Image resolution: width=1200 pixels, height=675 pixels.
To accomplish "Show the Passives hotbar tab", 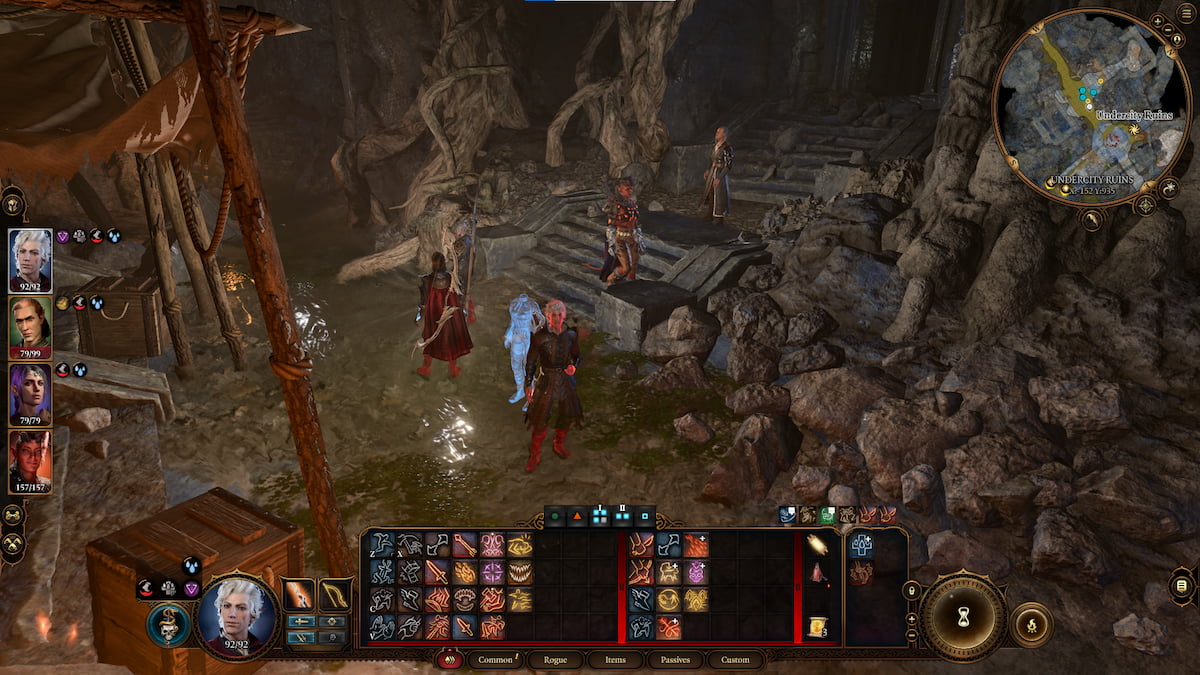I will coord(676,660).
